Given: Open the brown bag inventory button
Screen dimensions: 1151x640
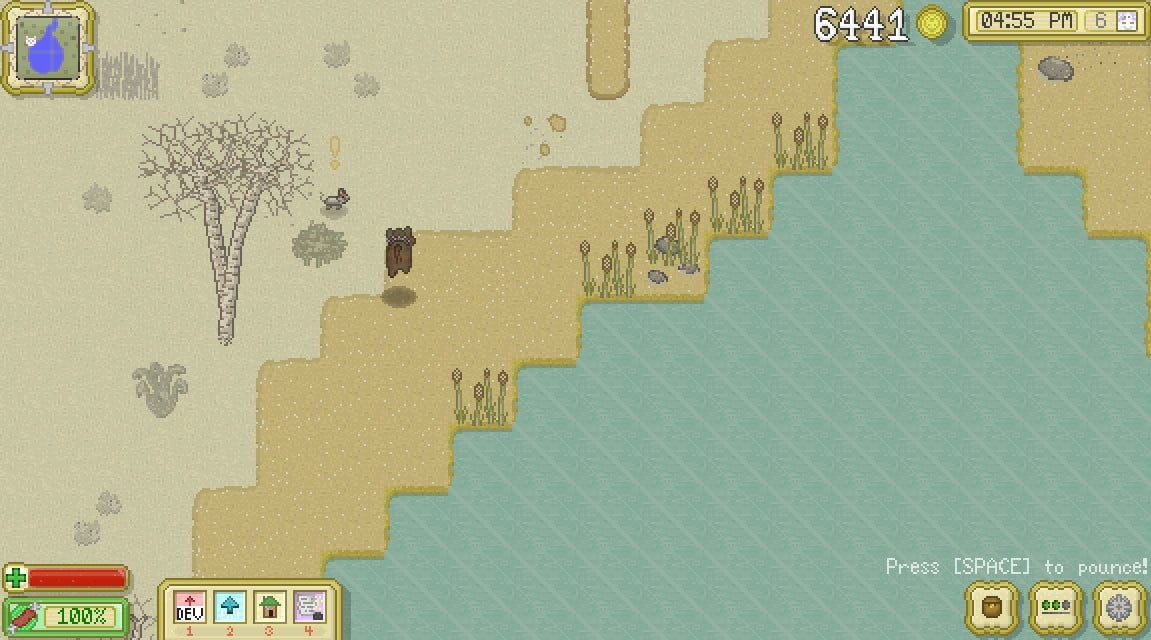Looking at the screenshot, I should tap(992, 607).
